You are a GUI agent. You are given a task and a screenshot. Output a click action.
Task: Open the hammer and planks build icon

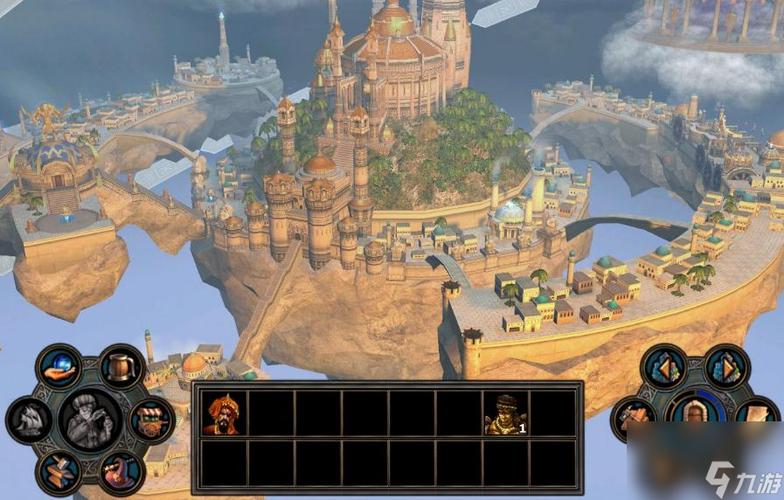click(59, 471)
